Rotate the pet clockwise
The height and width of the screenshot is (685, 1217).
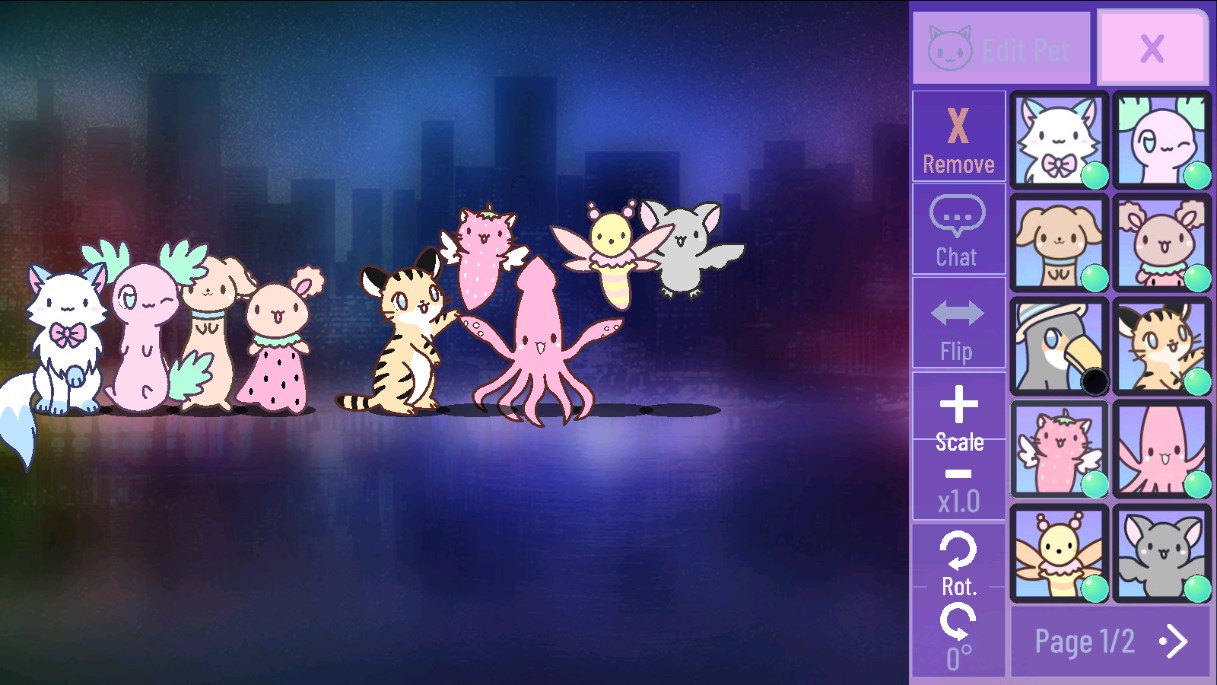[x=958, y=550]
